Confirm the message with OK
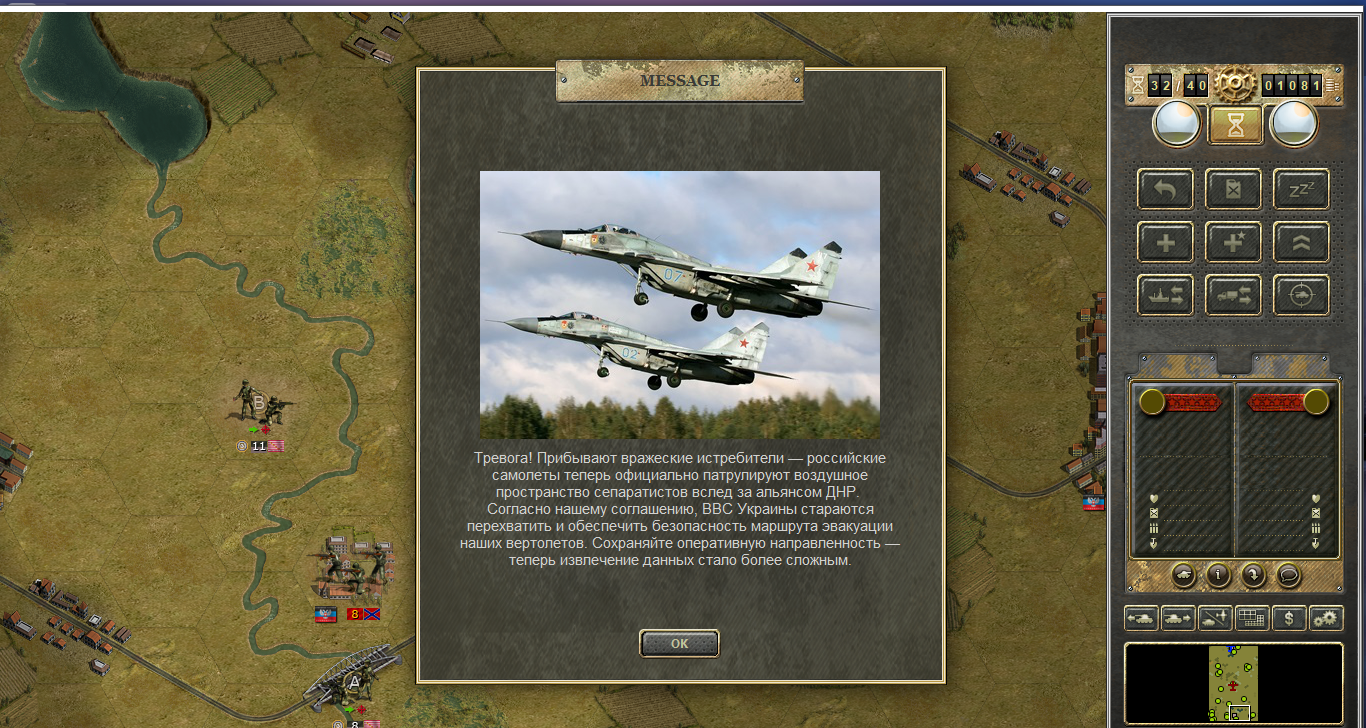 pos(679,643)
